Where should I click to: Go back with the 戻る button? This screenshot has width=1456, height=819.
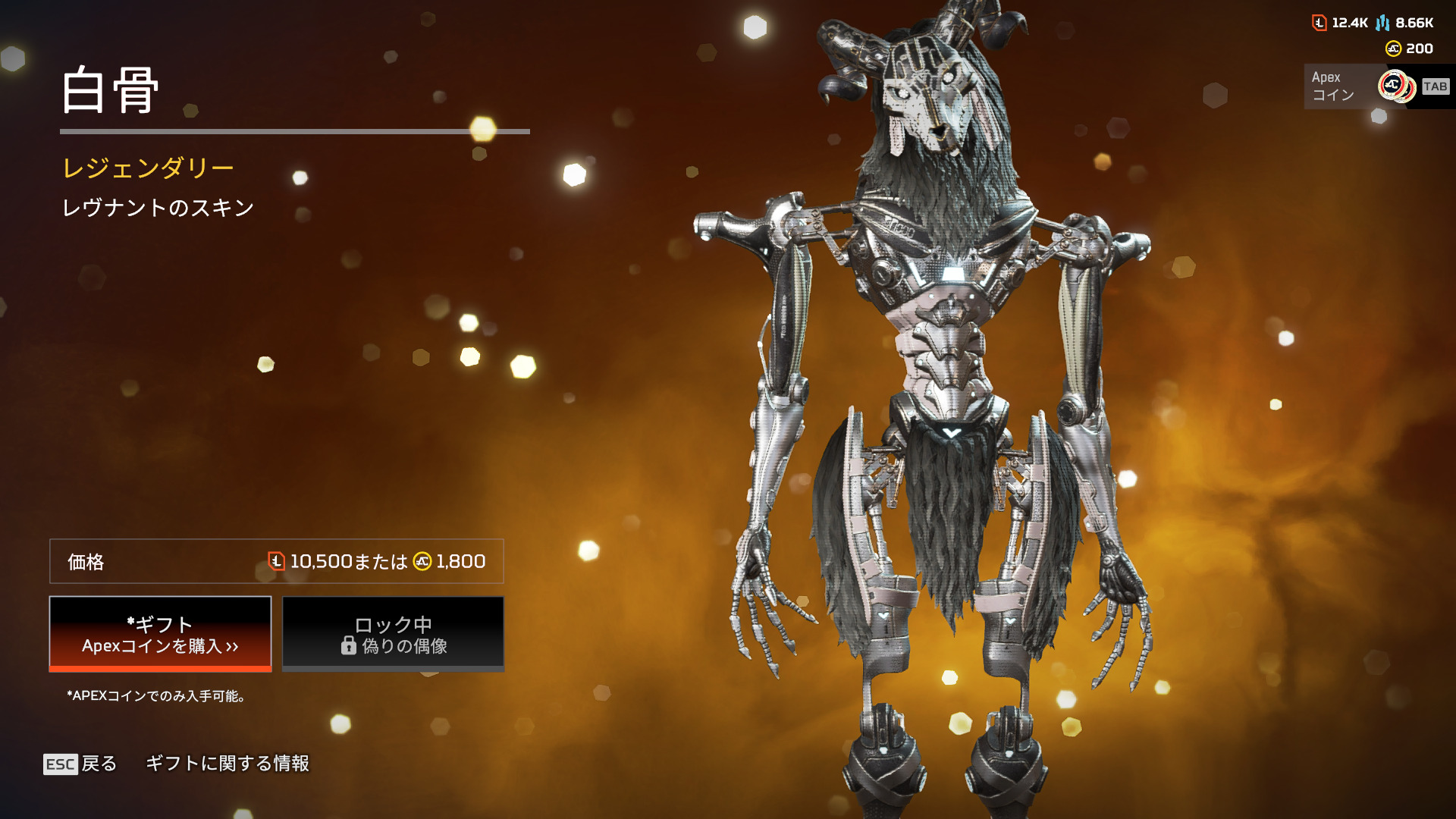tap(80, 764)
